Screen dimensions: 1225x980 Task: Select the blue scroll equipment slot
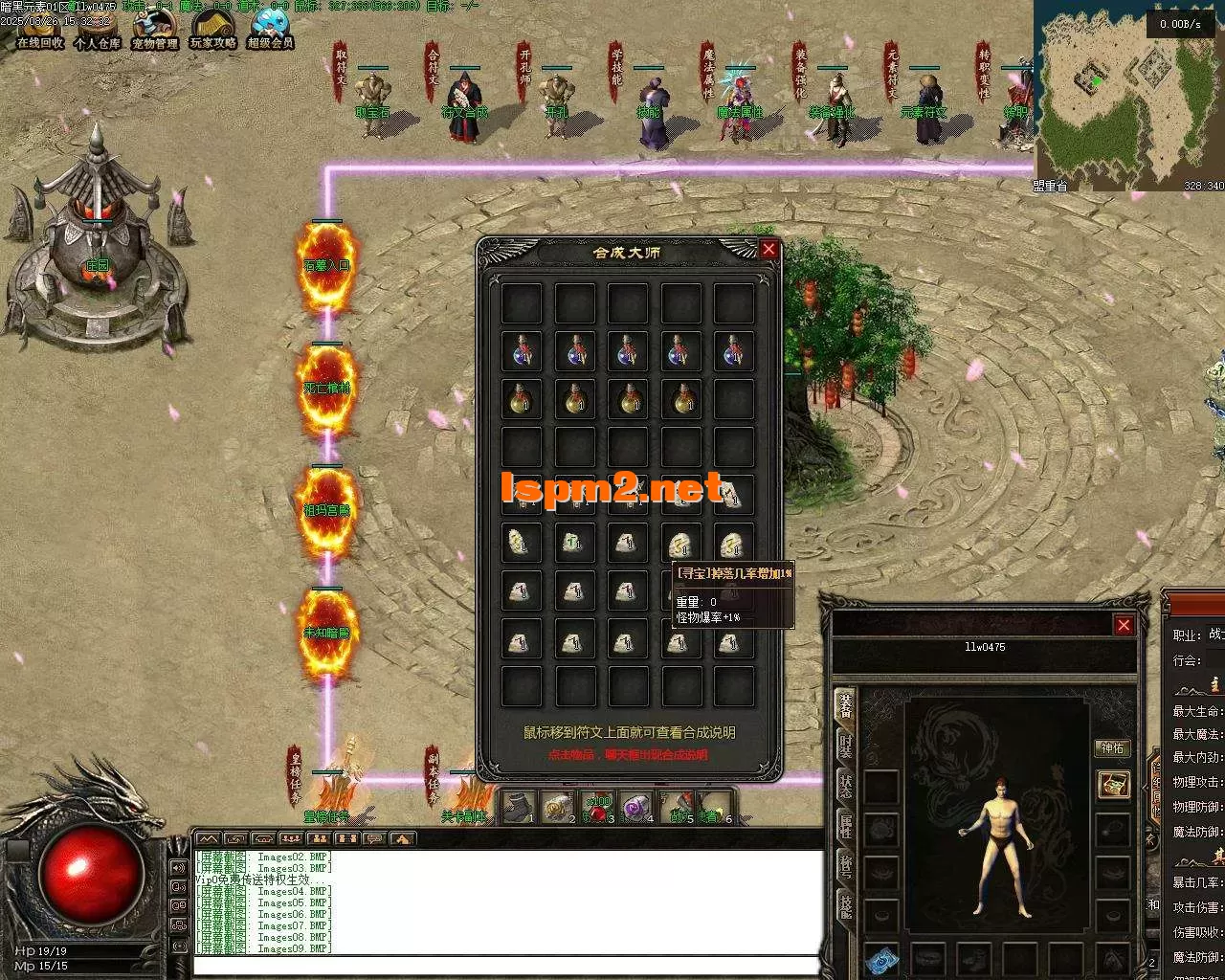coord(881,960)
